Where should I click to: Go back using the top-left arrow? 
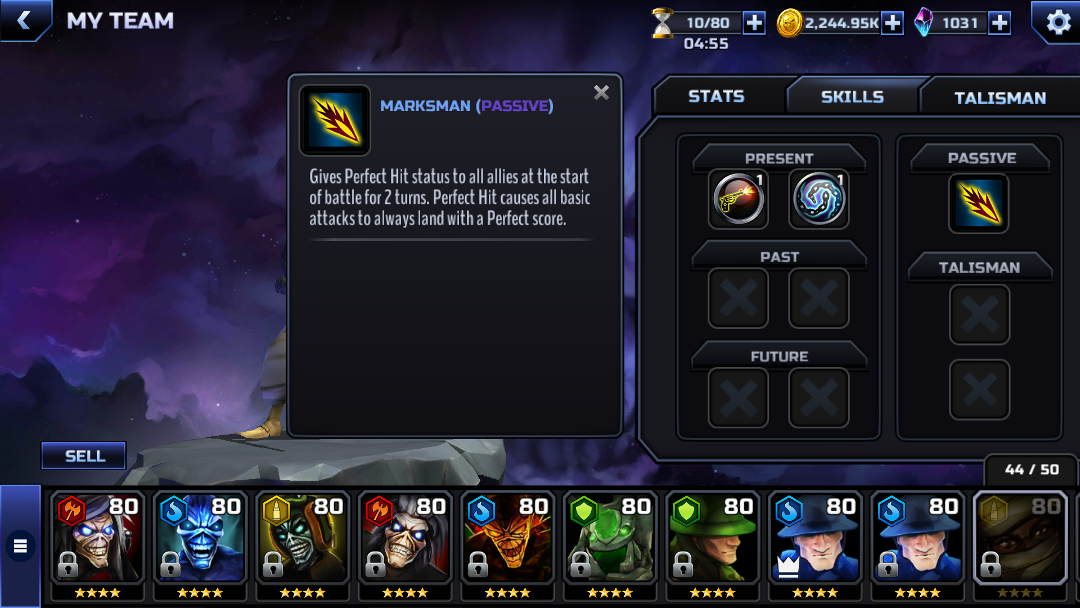pos(24,20)
